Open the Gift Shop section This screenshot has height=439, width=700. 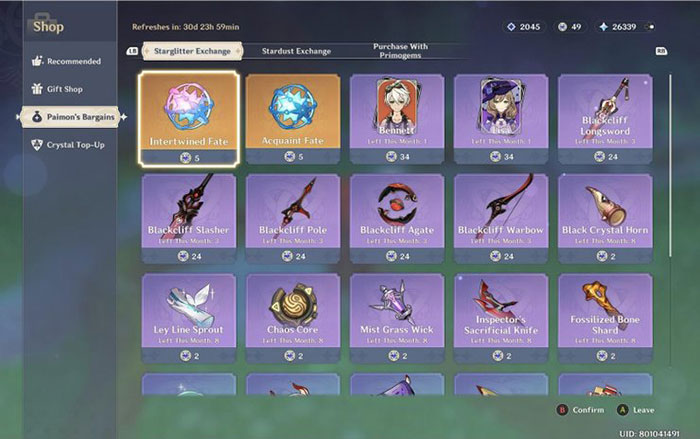click(66, 89)
